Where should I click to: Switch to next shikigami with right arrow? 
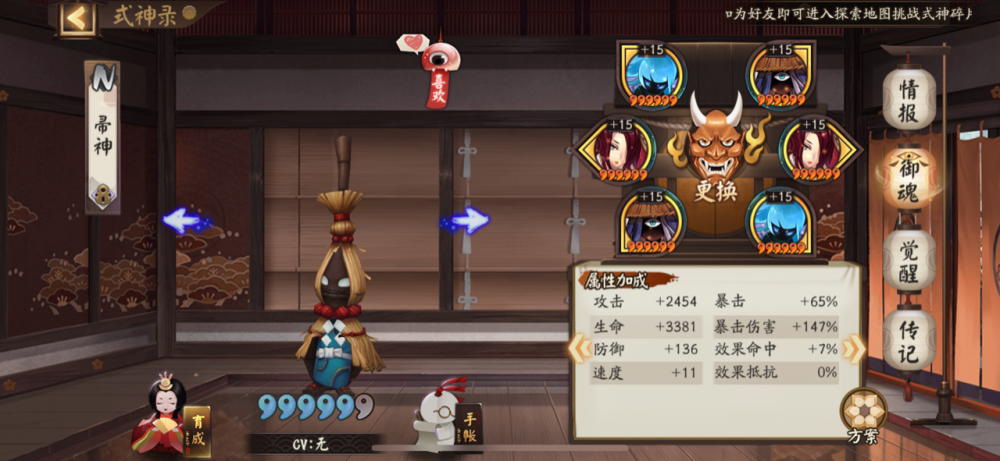point(465,221)
